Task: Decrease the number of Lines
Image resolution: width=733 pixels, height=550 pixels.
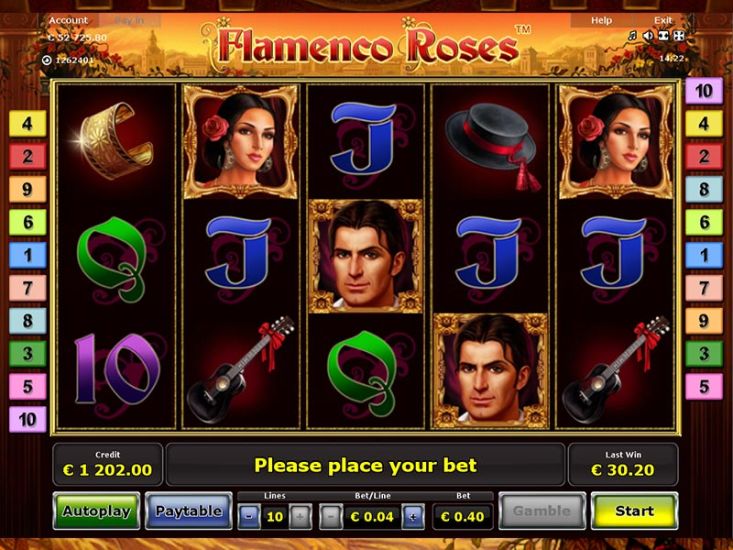Action: pos(249,517)
